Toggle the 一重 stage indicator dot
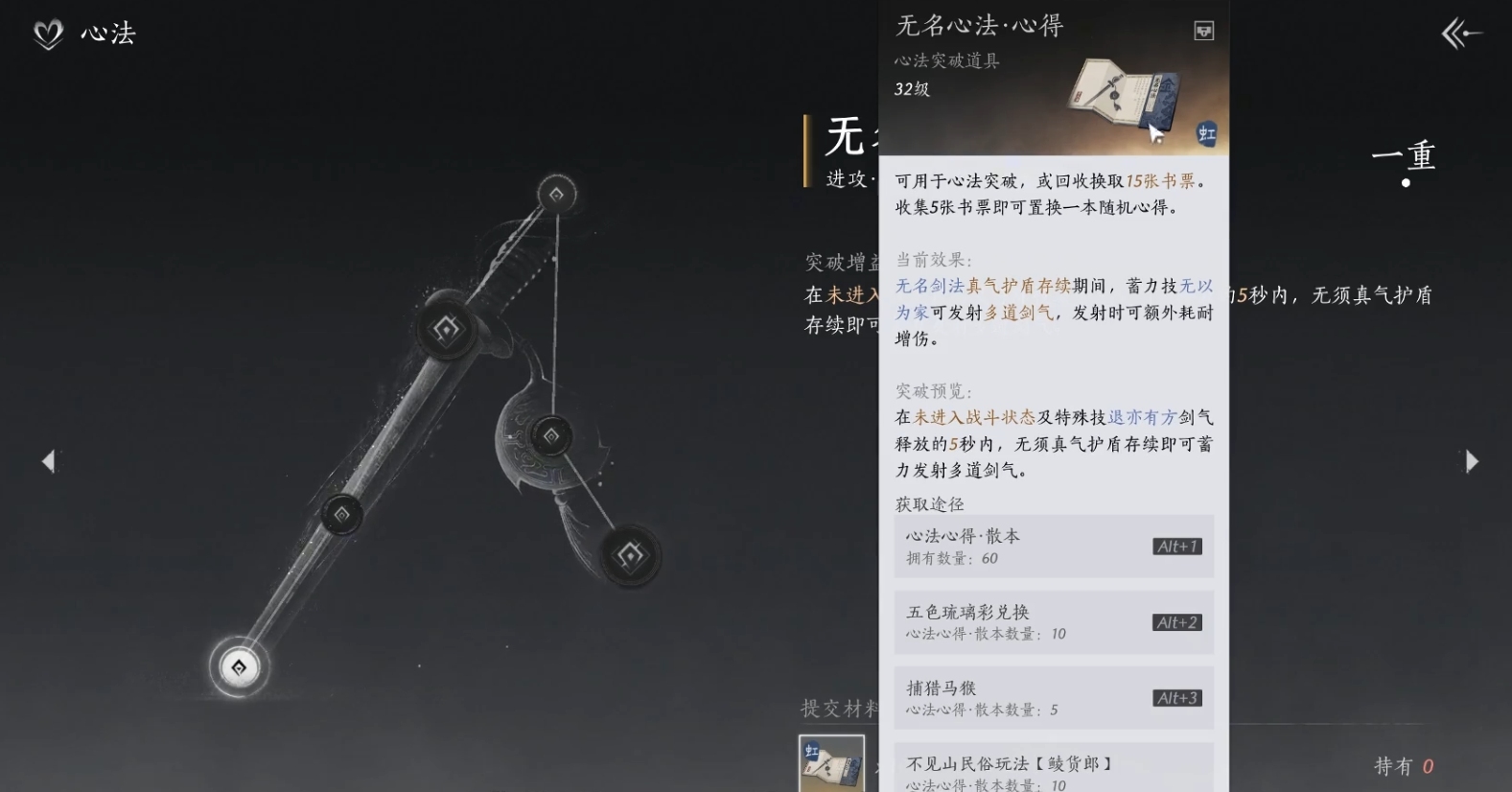The width and height of the screenshot is (1512, 792). pos(1406,184)
